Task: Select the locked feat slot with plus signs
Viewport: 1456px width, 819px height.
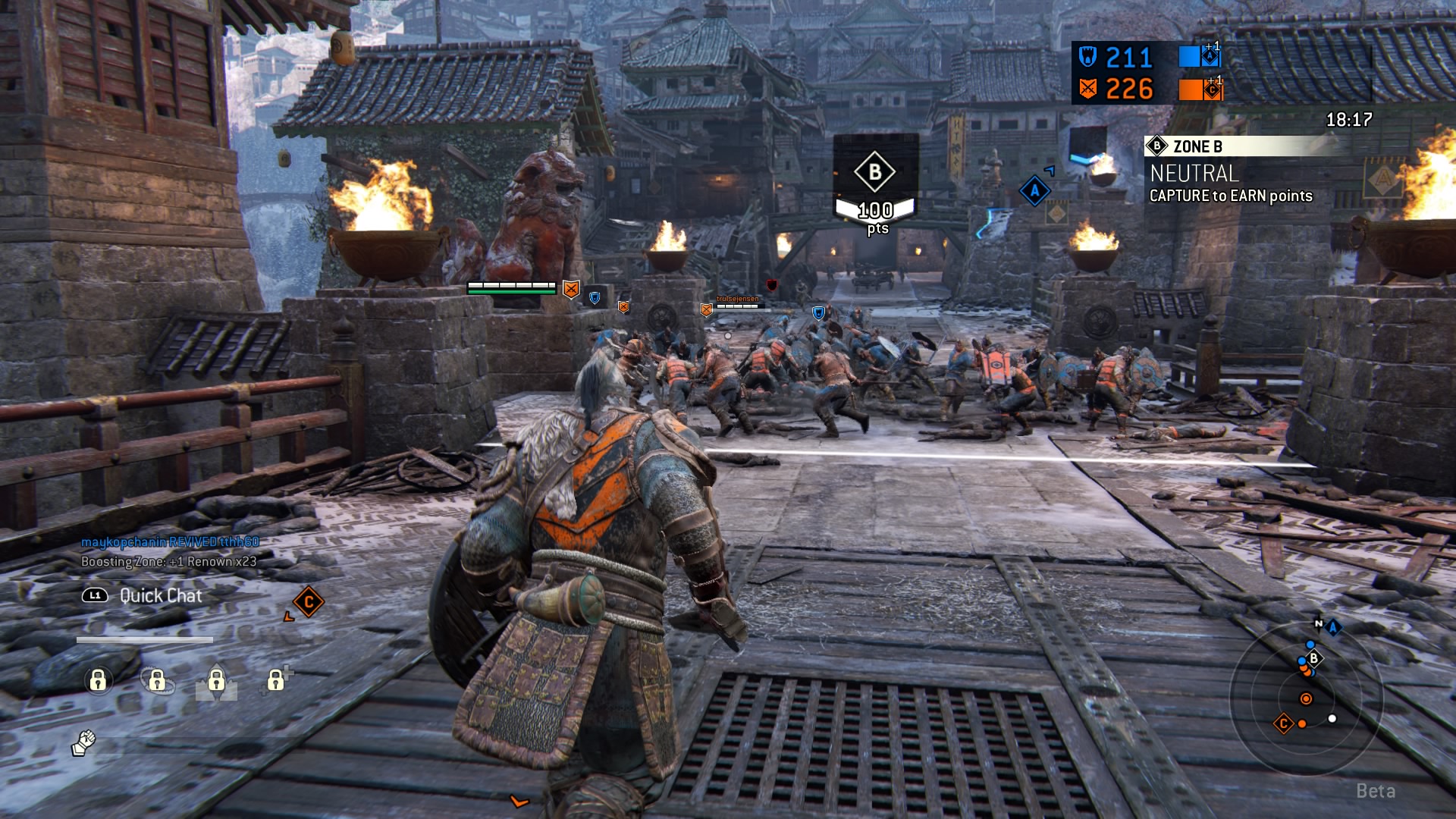Action: click(x=277, y=679)
